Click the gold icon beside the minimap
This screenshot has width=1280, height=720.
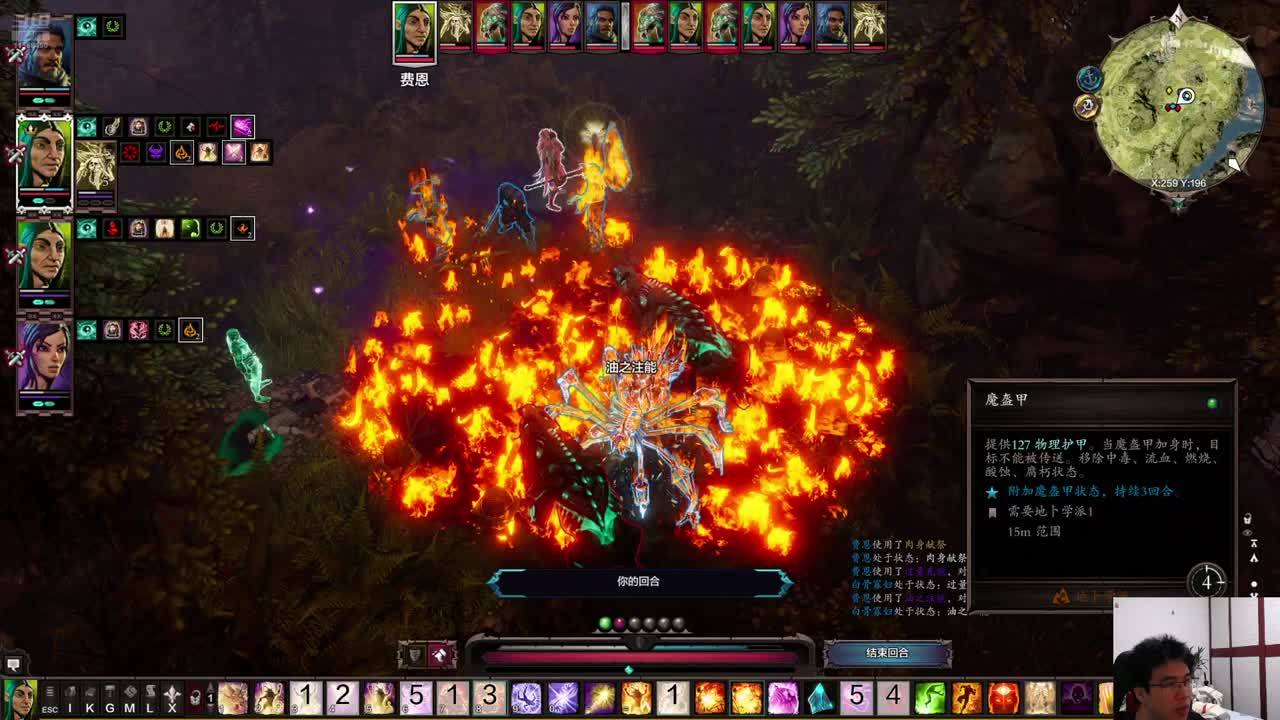(x=1087, y=107)
